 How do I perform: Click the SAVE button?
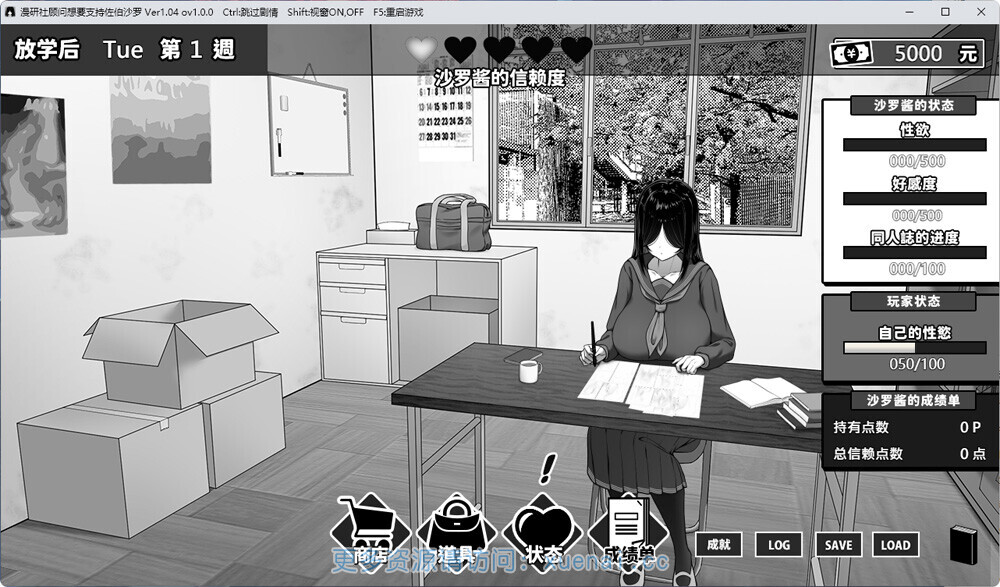pos(838,544)
